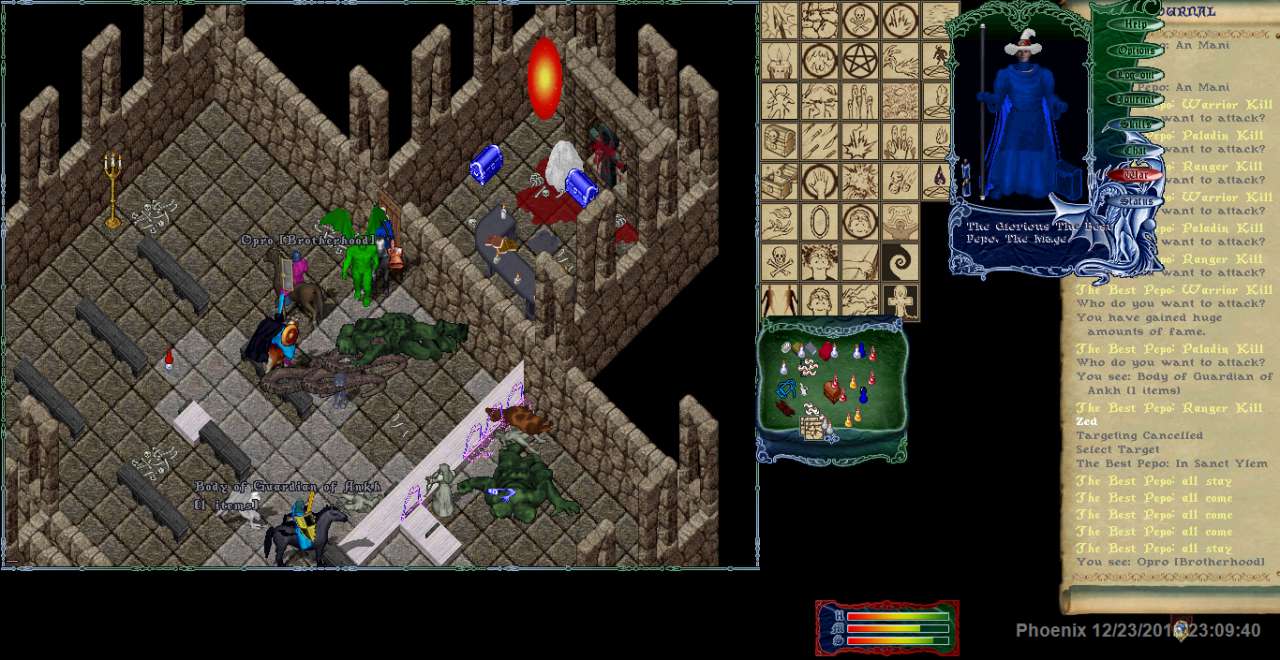Click the Log-out button

[1136, 75]
